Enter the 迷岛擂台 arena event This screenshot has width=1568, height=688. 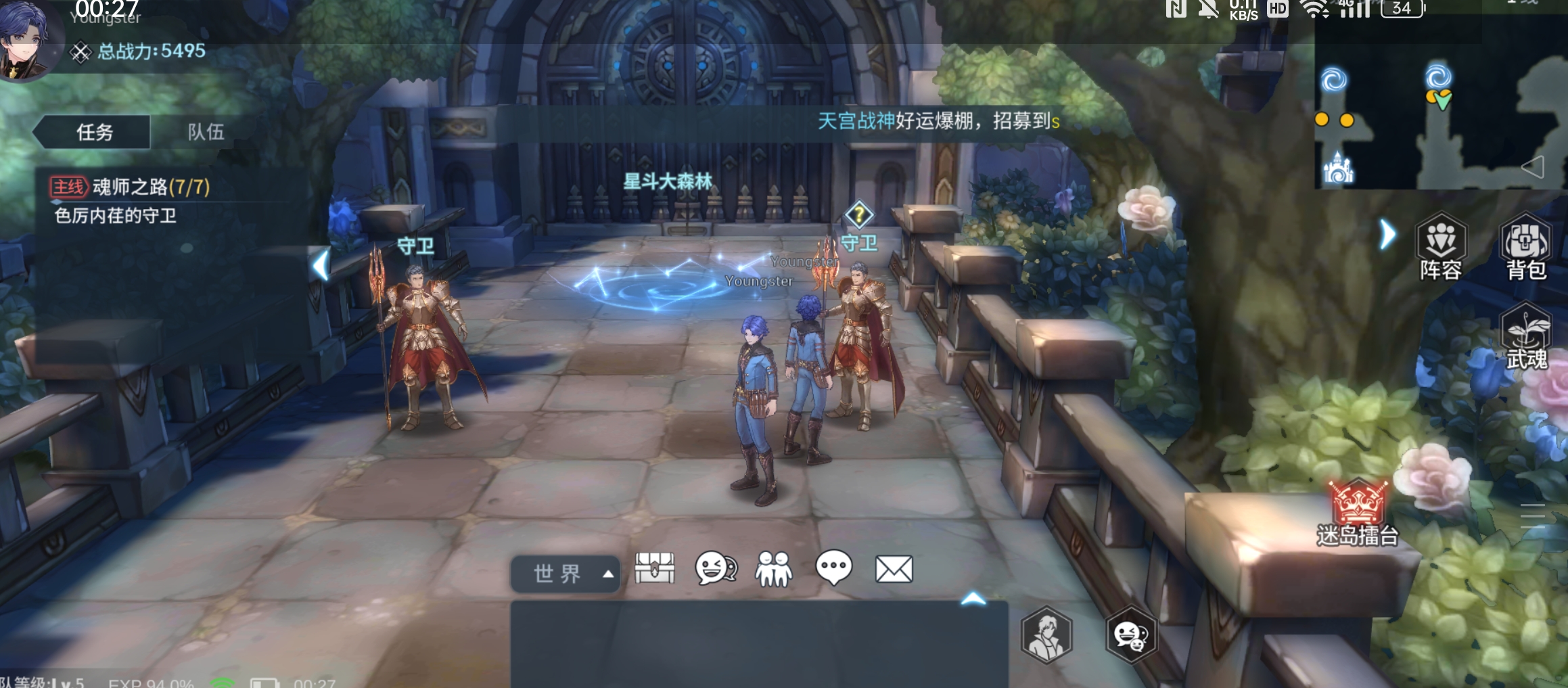[1358, 513]
